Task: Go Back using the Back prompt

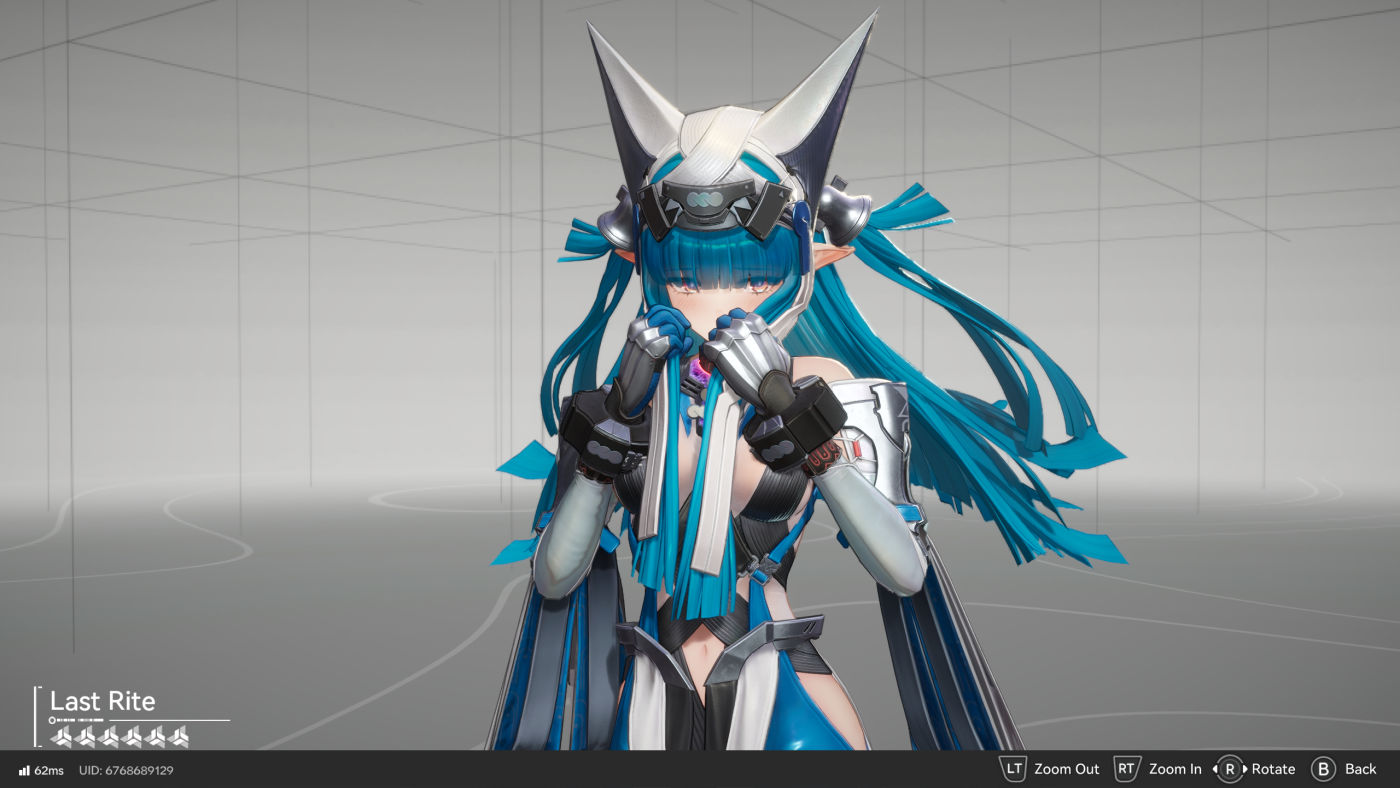Action: (1360, 769)
